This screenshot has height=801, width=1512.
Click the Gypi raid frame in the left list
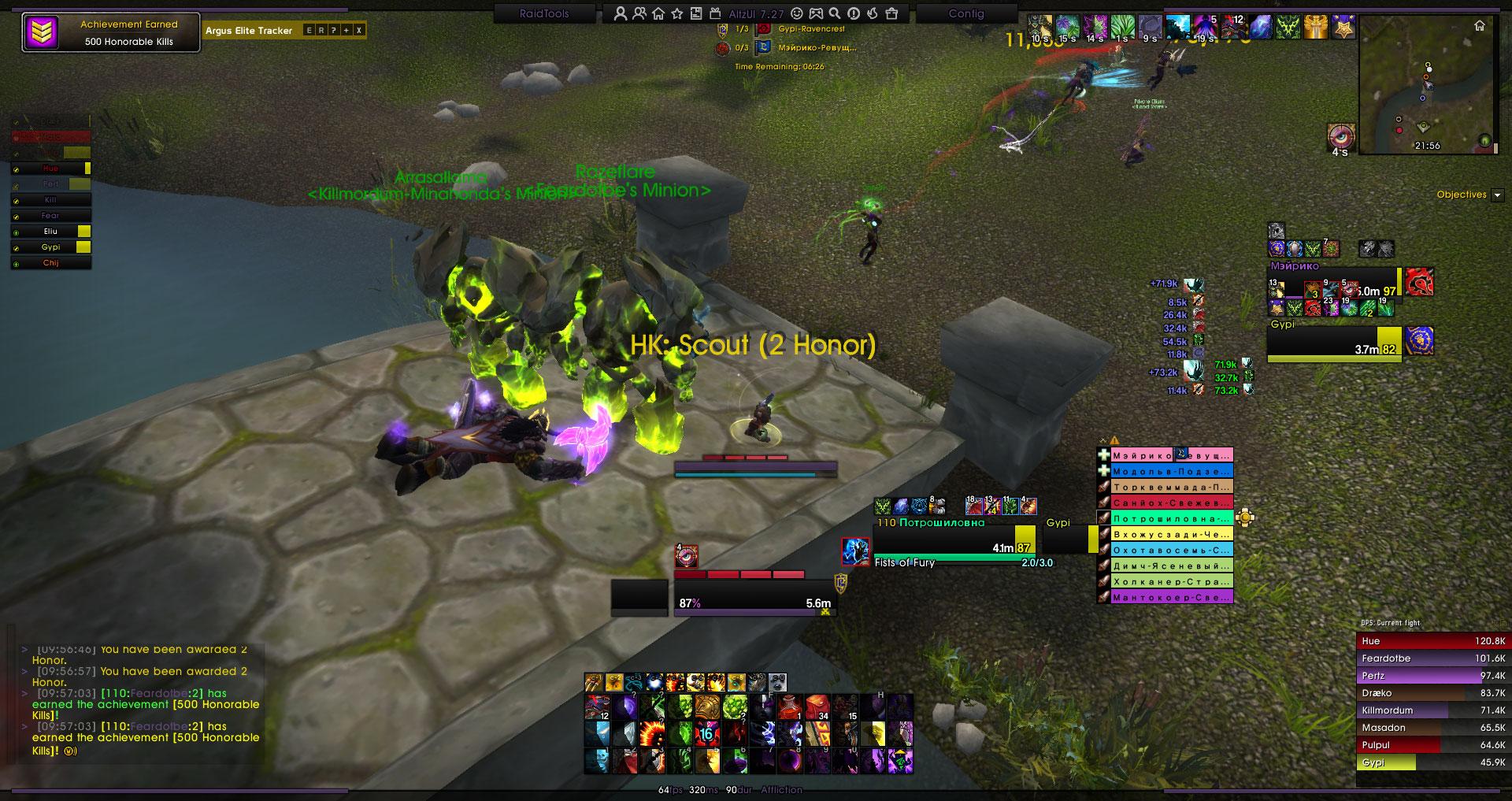coord(51,247)
